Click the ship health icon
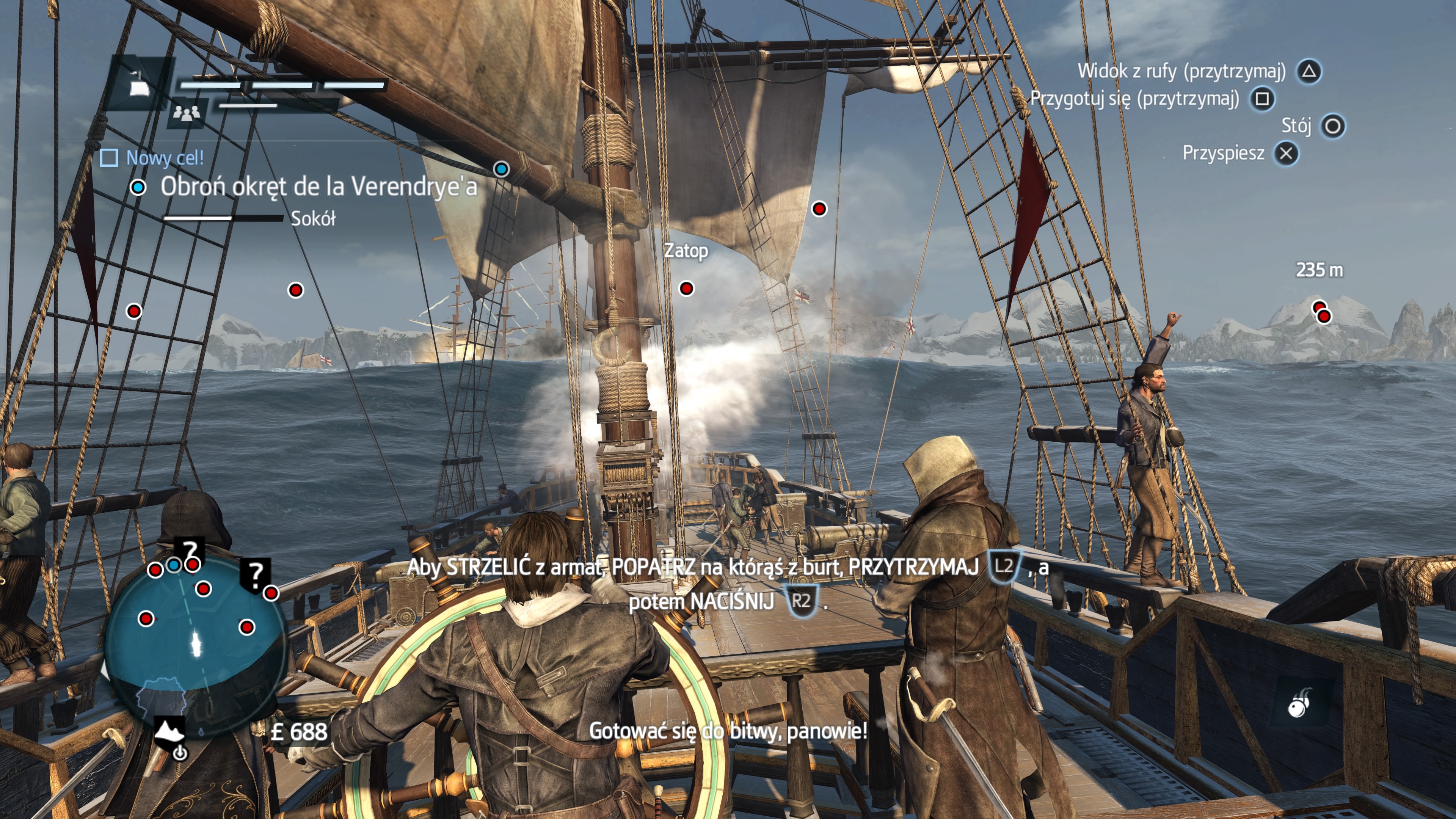The height and width of the screenshot is (819, 1456). 138,85
